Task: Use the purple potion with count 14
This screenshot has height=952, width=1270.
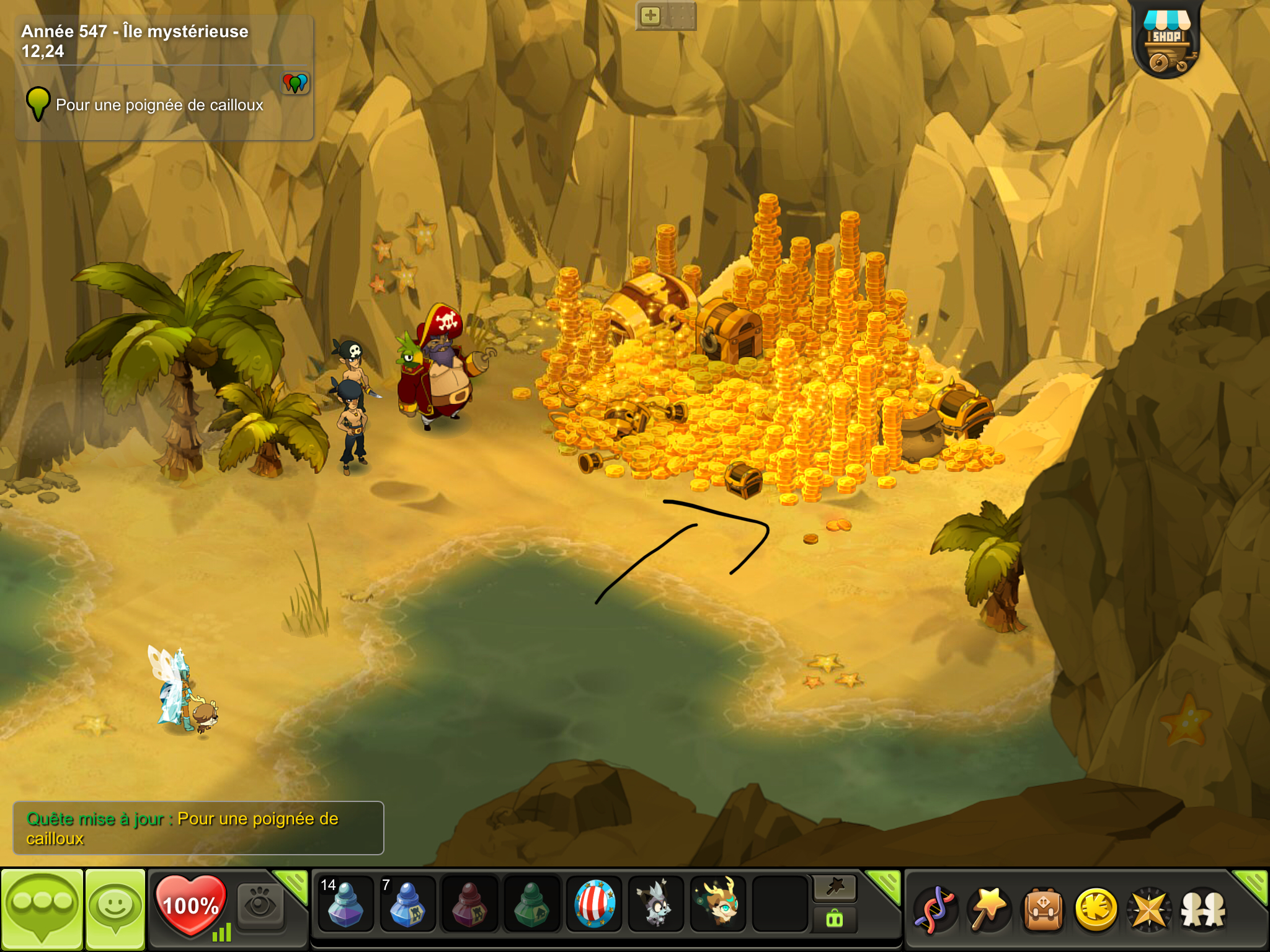Action: (345, 904)
